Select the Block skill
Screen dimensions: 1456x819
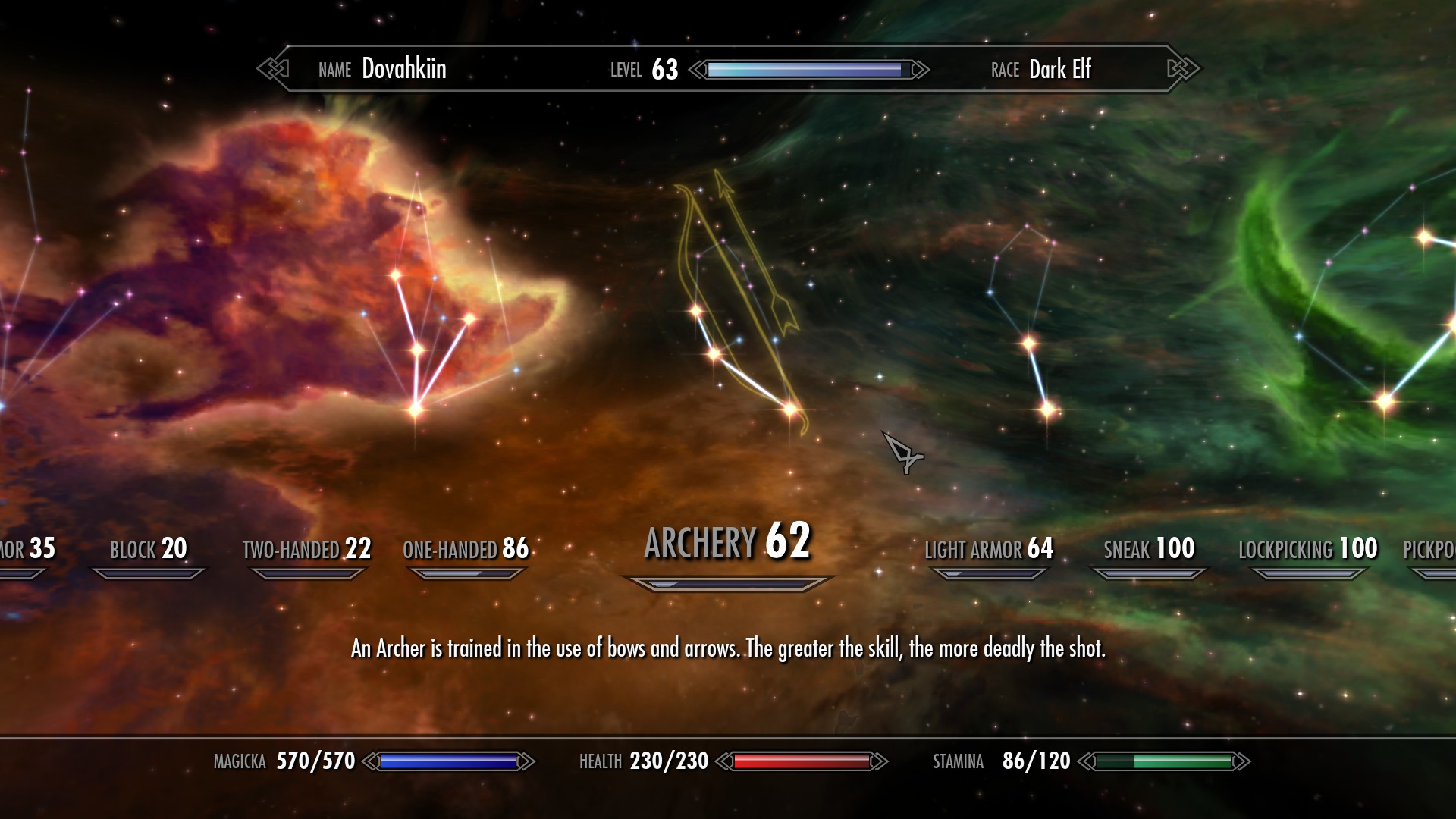tap(149, 549)
